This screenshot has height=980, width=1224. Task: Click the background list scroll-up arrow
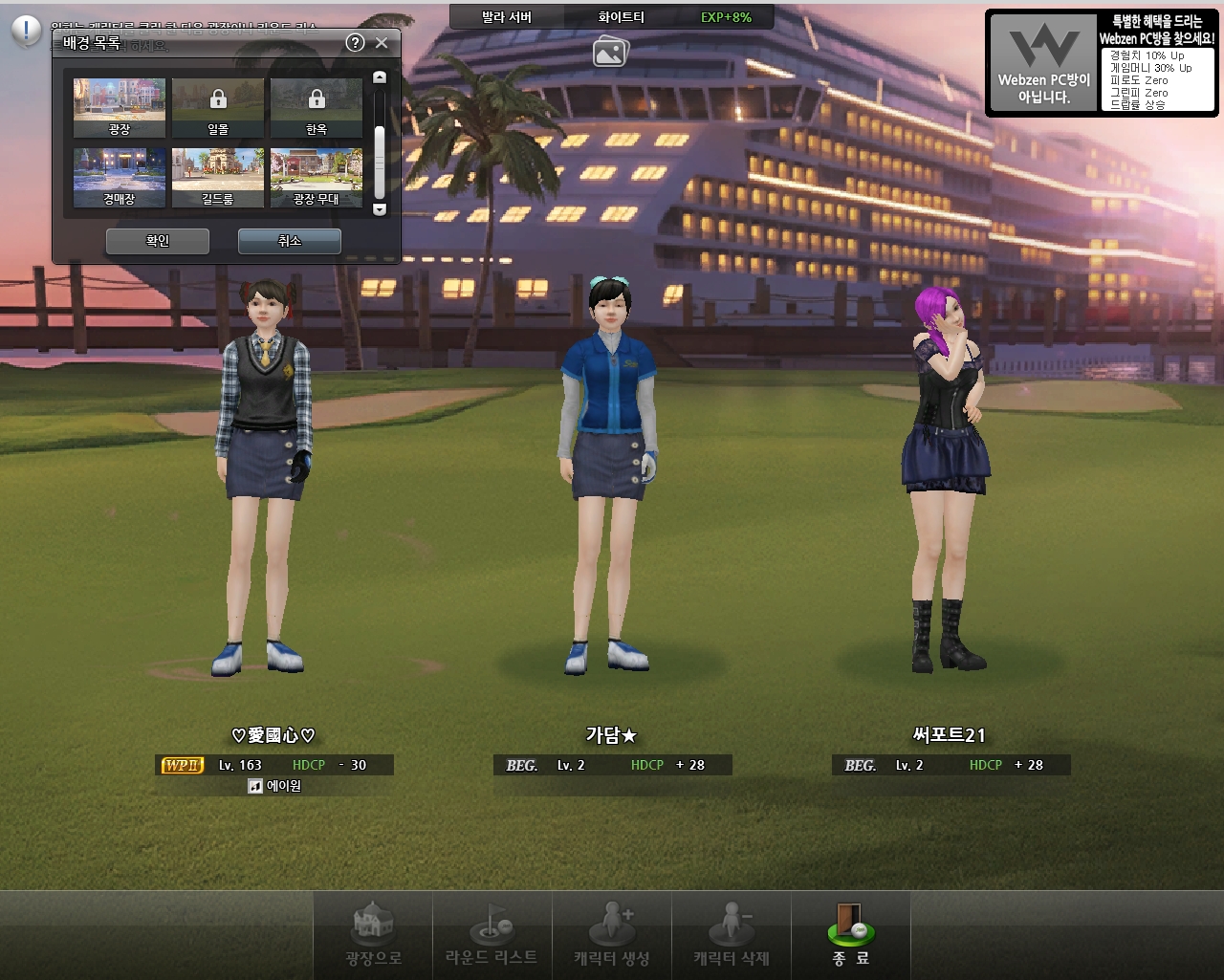[380, 77]
